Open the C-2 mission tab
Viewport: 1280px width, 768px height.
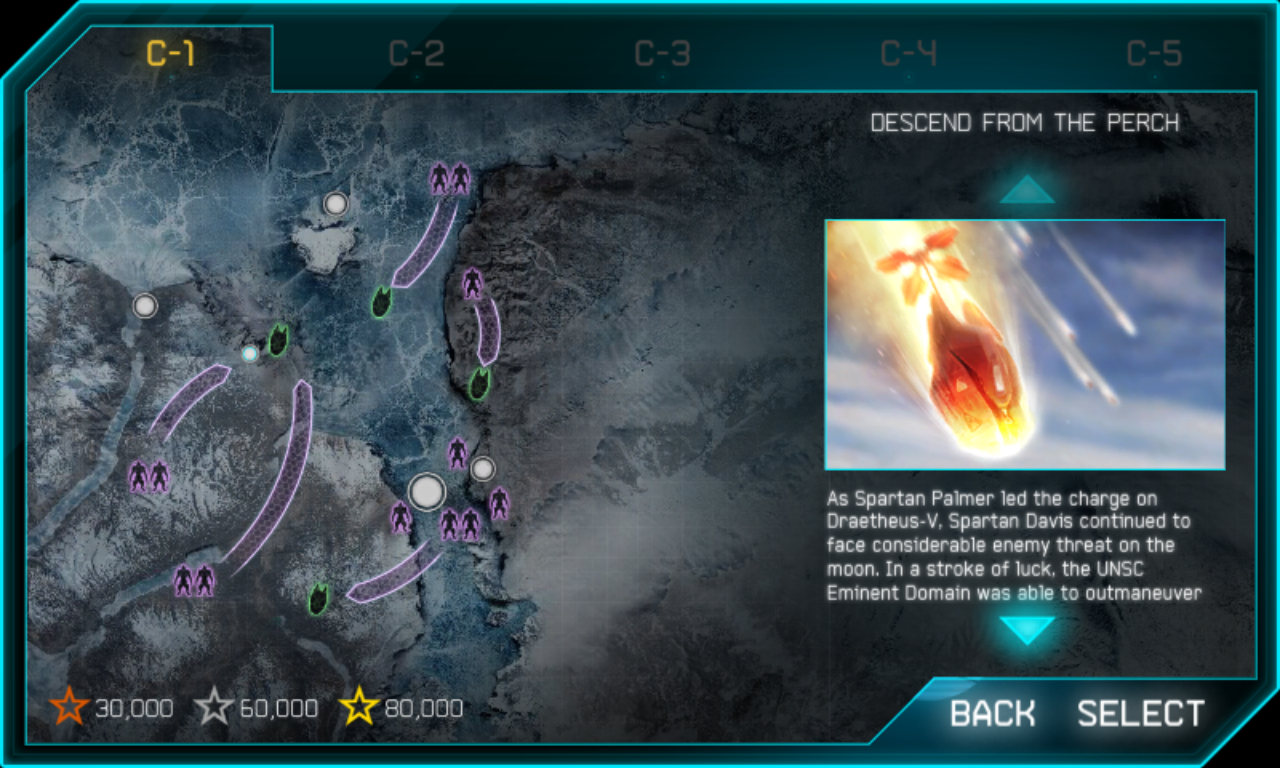pos(416,55)
